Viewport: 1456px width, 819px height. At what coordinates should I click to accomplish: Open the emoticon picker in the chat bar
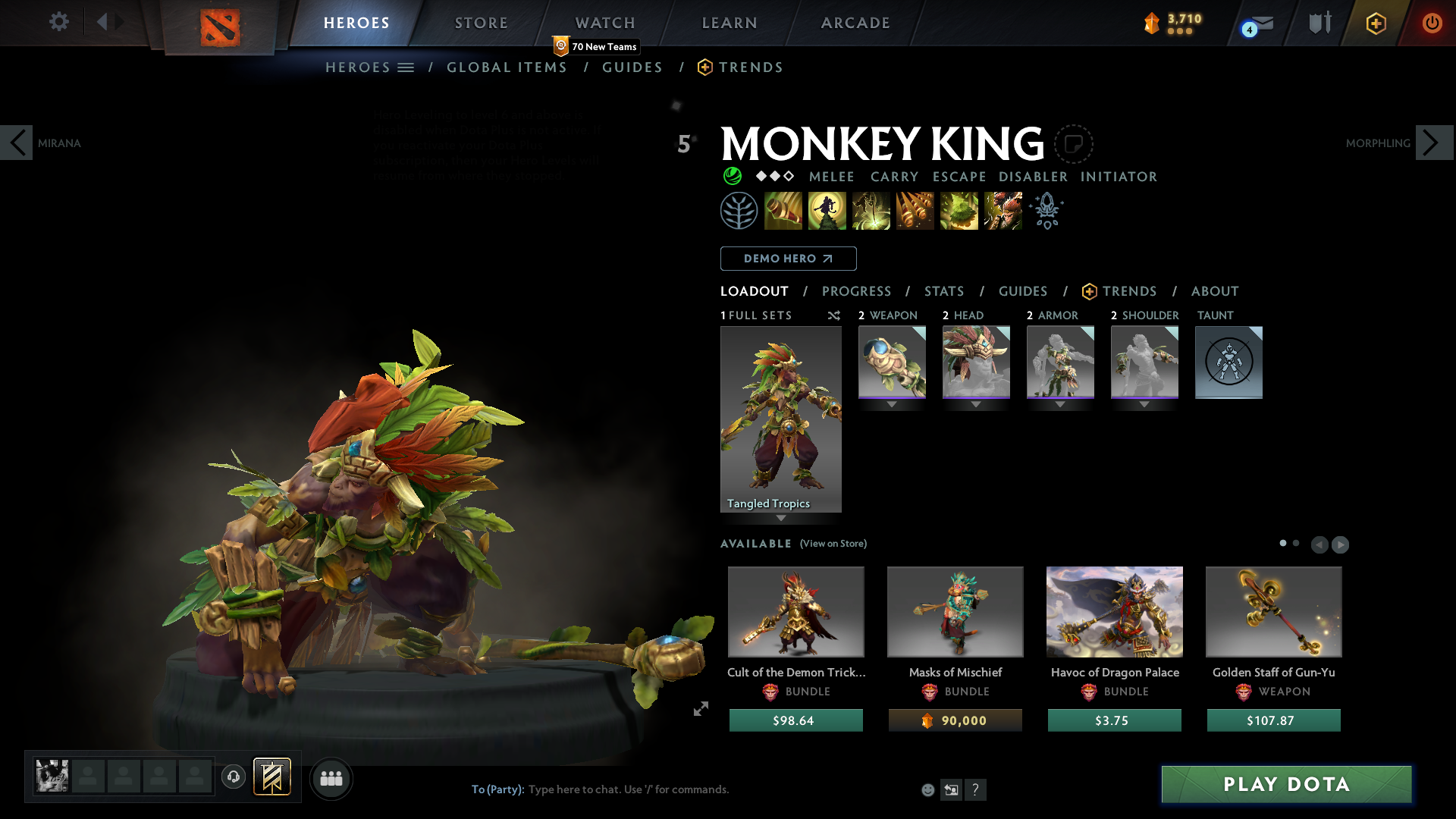[927, 789]
